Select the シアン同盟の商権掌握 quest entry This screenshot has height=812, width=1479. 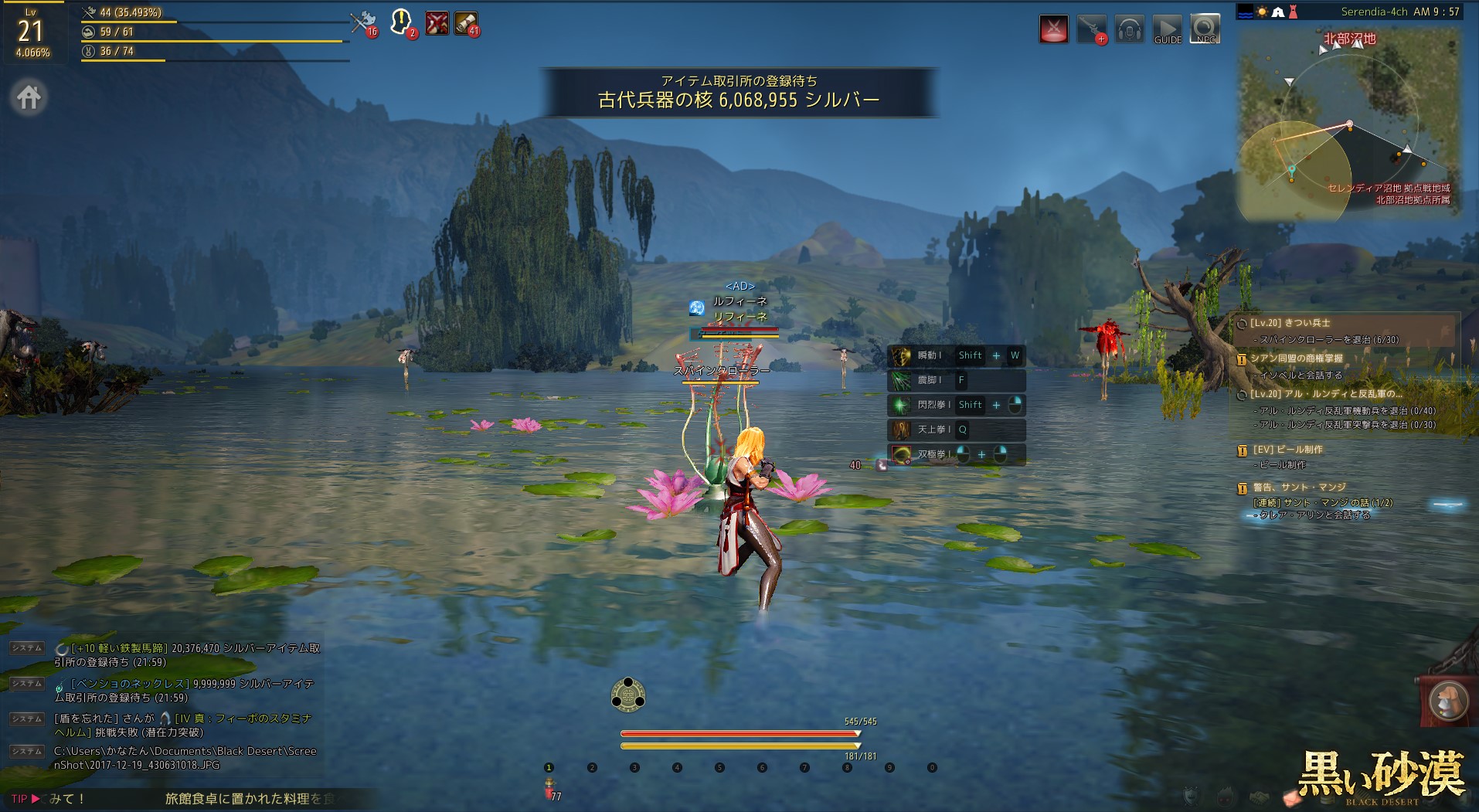[1296, 358]
